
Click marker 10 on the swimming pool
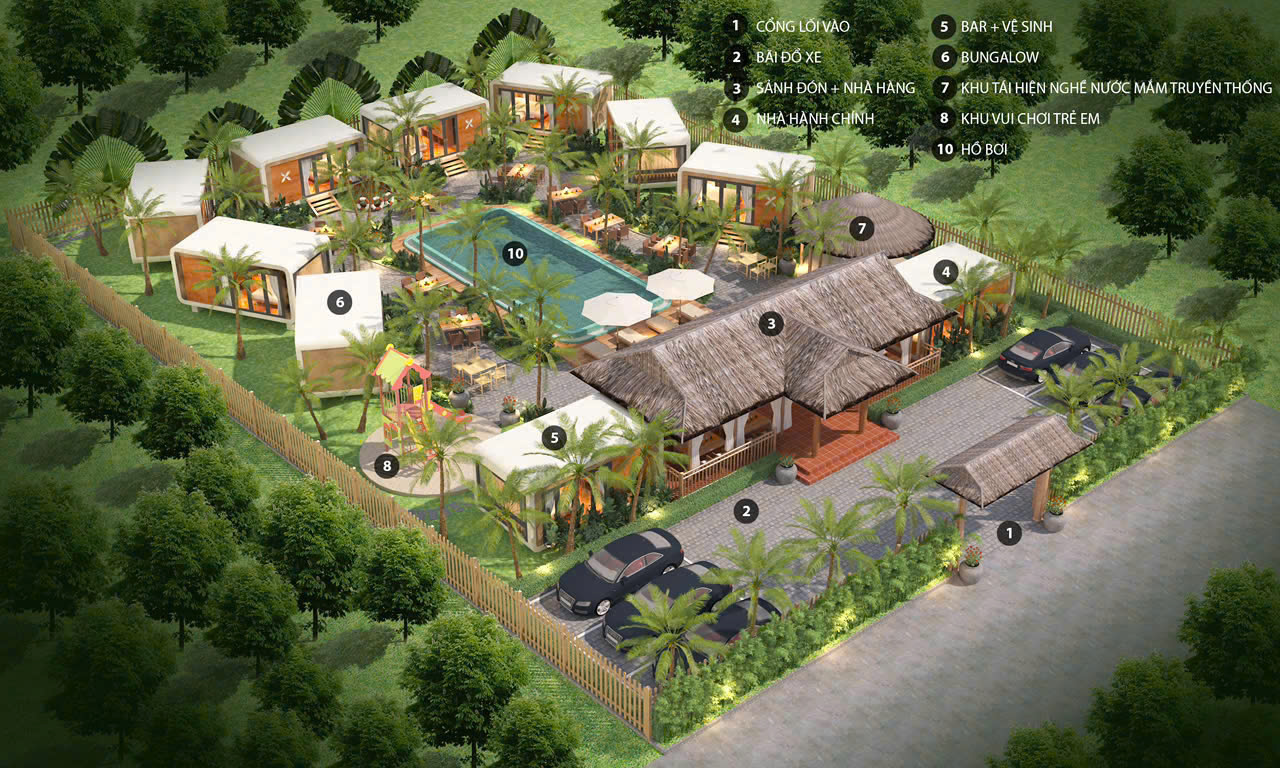(x=515, y=254)
